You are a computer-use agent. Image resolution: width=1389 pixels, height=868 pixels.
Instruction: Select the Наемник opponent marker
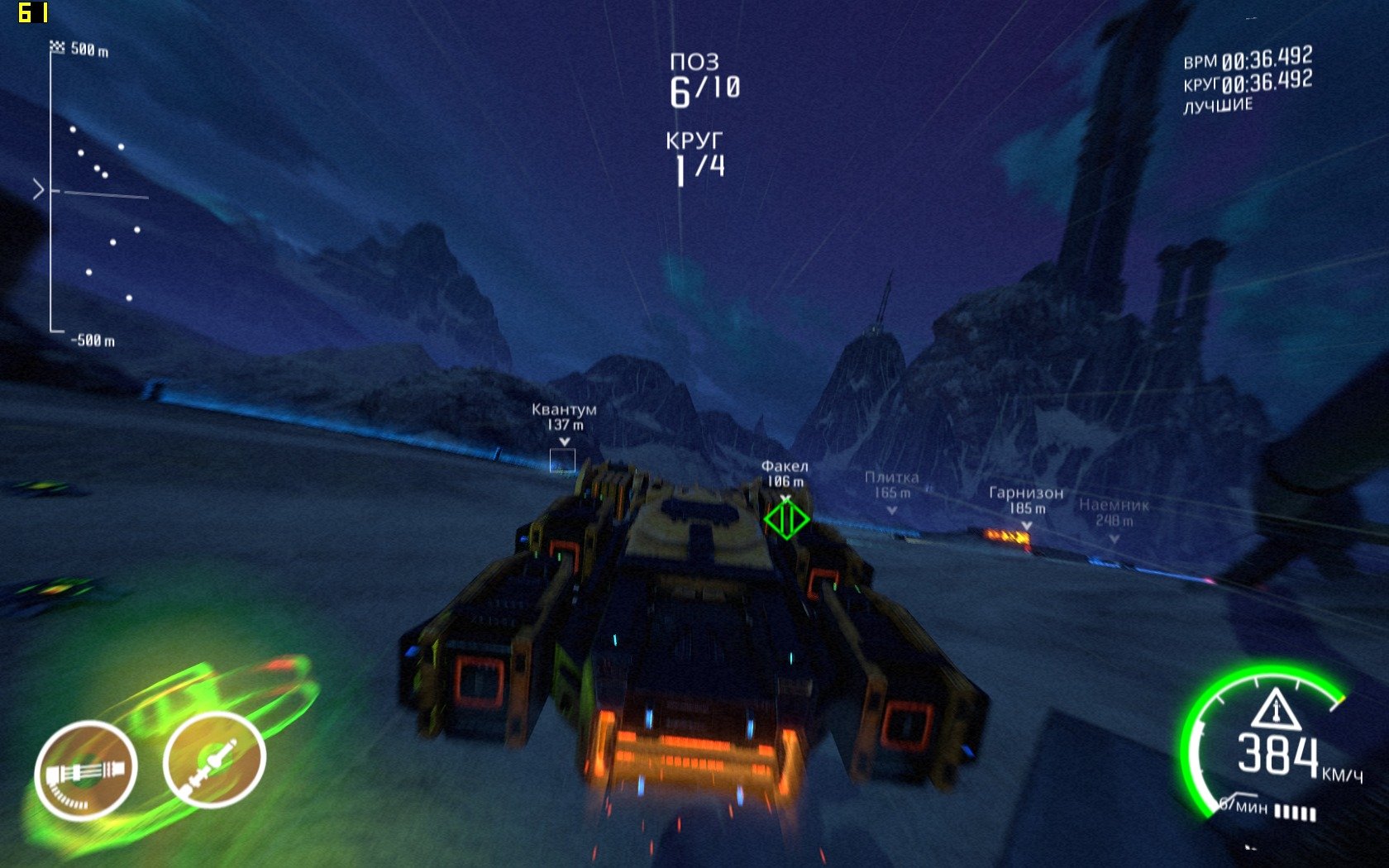point(1114,514)
